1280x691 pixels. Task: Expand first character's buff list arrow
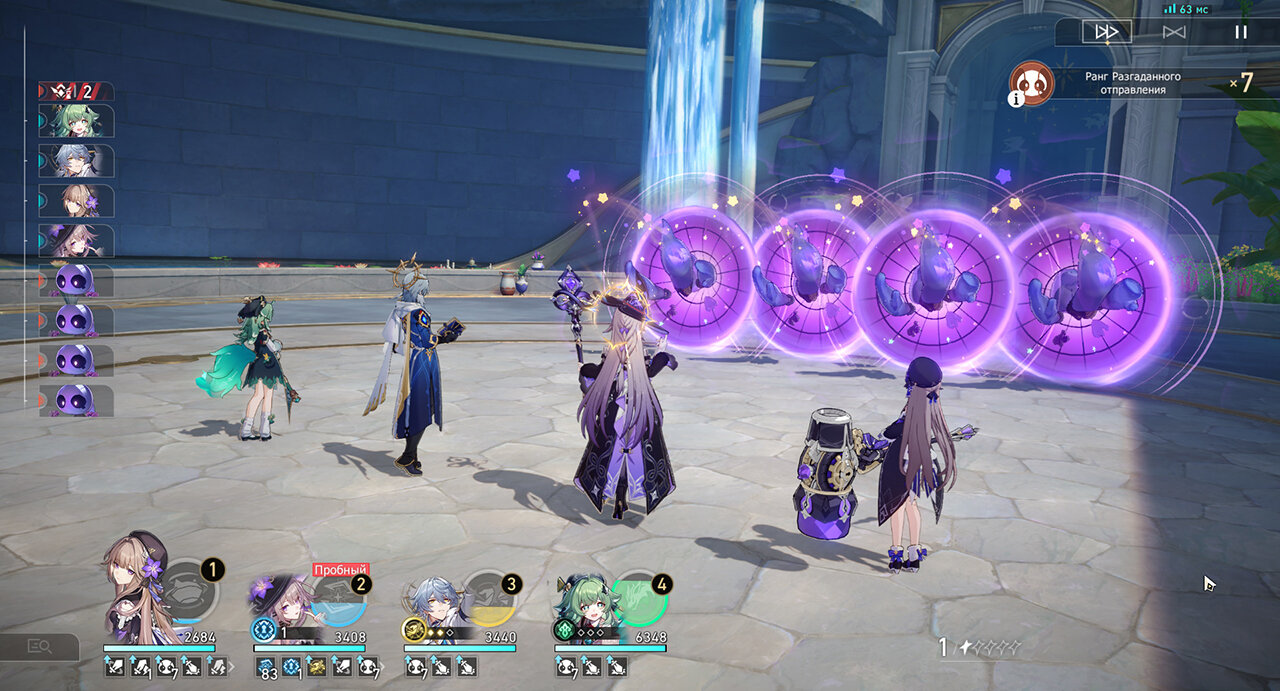[233, 667]
